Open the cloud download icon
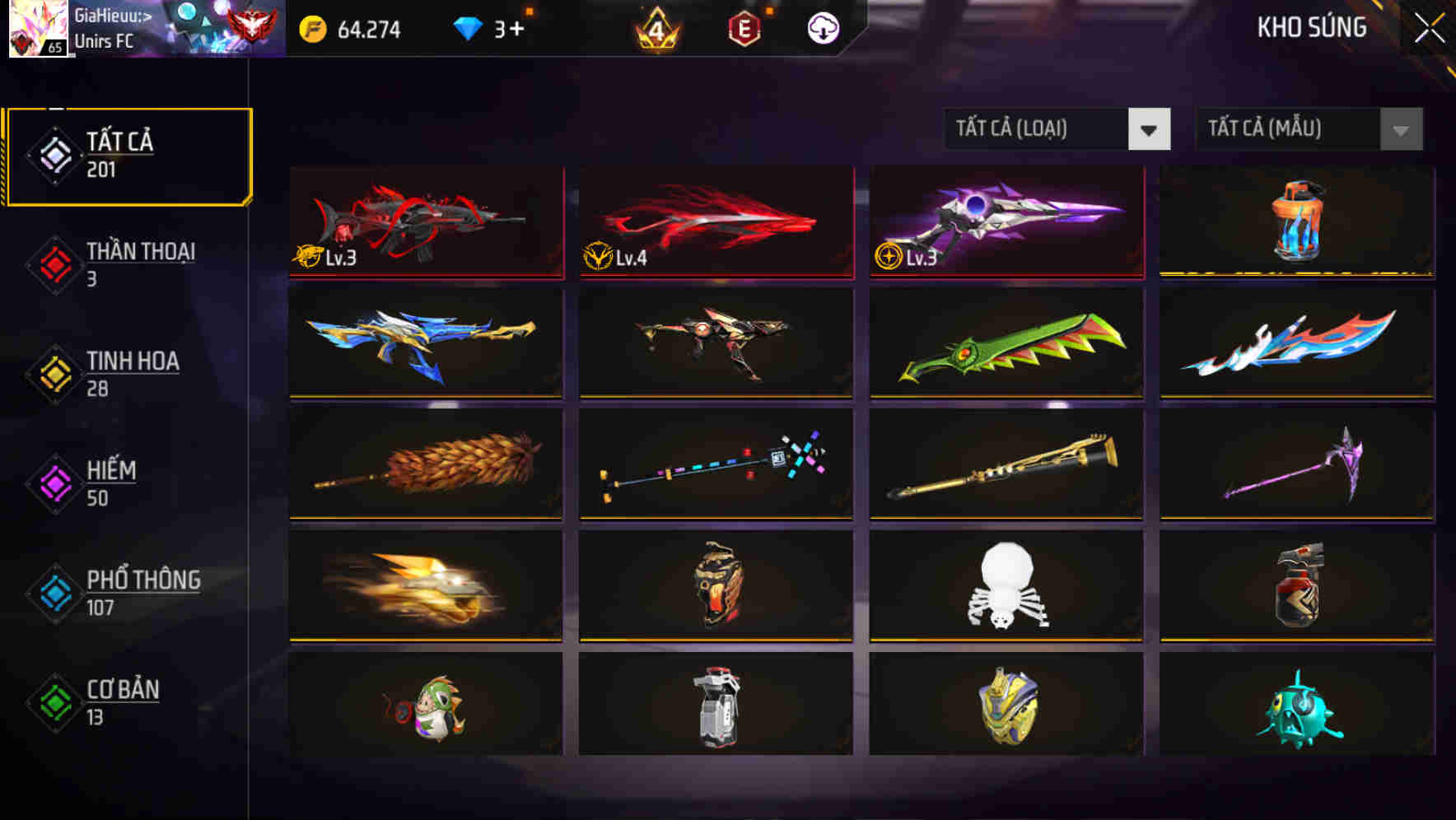 822,30
